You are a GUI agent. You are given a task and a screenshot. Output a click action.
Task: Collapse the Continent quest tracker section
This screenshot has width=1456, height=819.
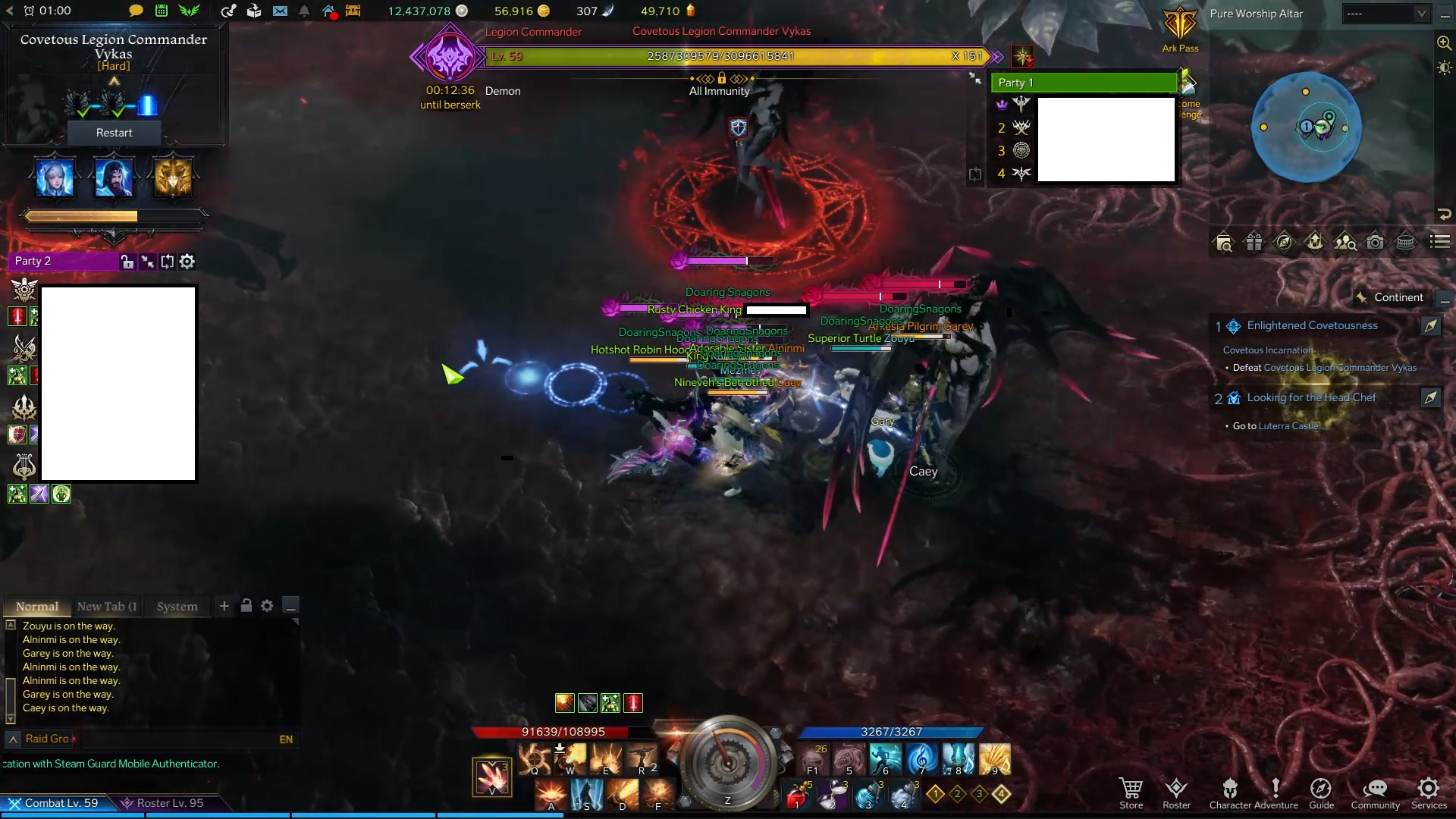click(x=1446, y=299)
